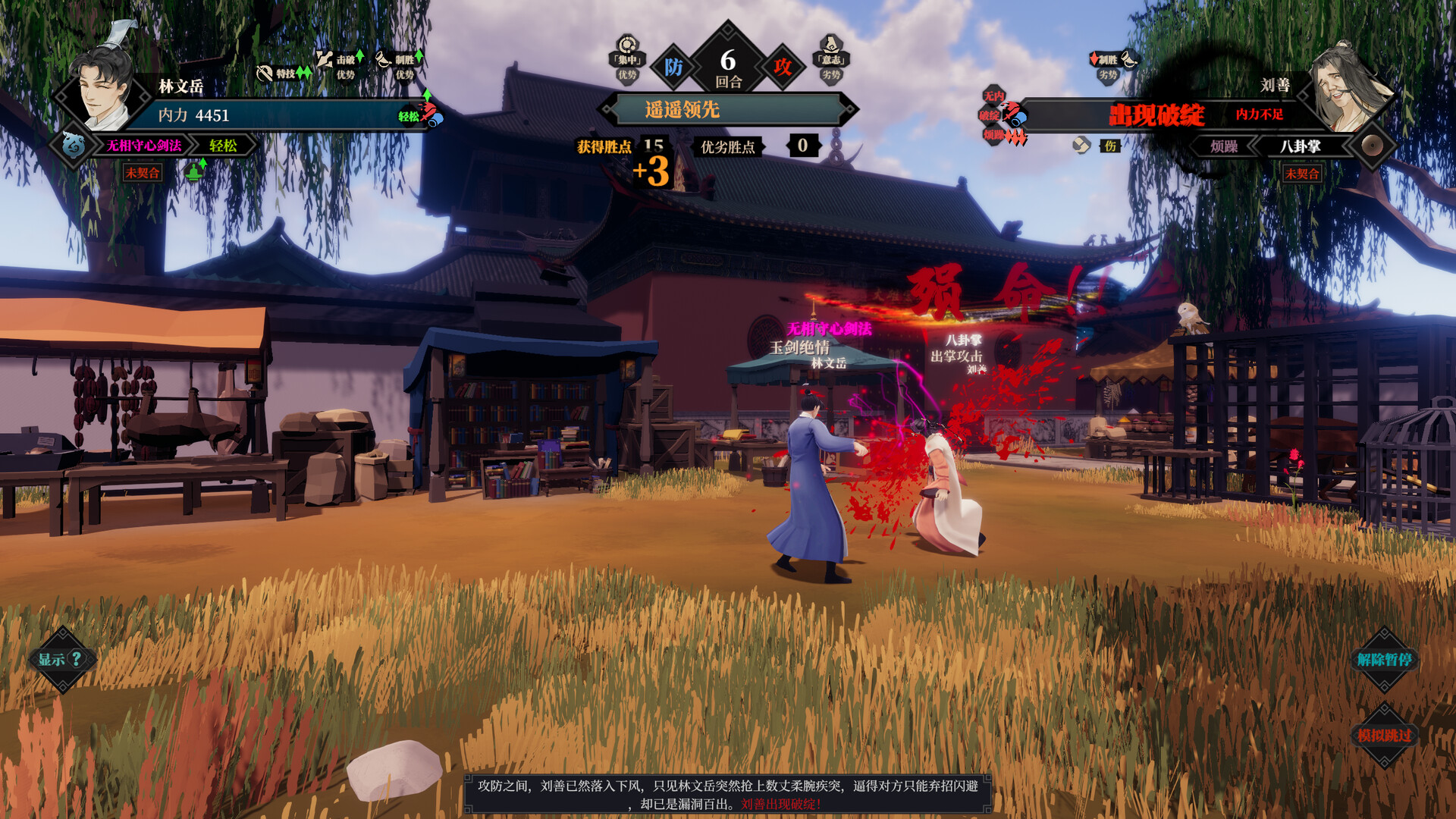
Task: Inspect the 伤 injury status tag
Action: pyautogui.click(x=1110, y=146)
